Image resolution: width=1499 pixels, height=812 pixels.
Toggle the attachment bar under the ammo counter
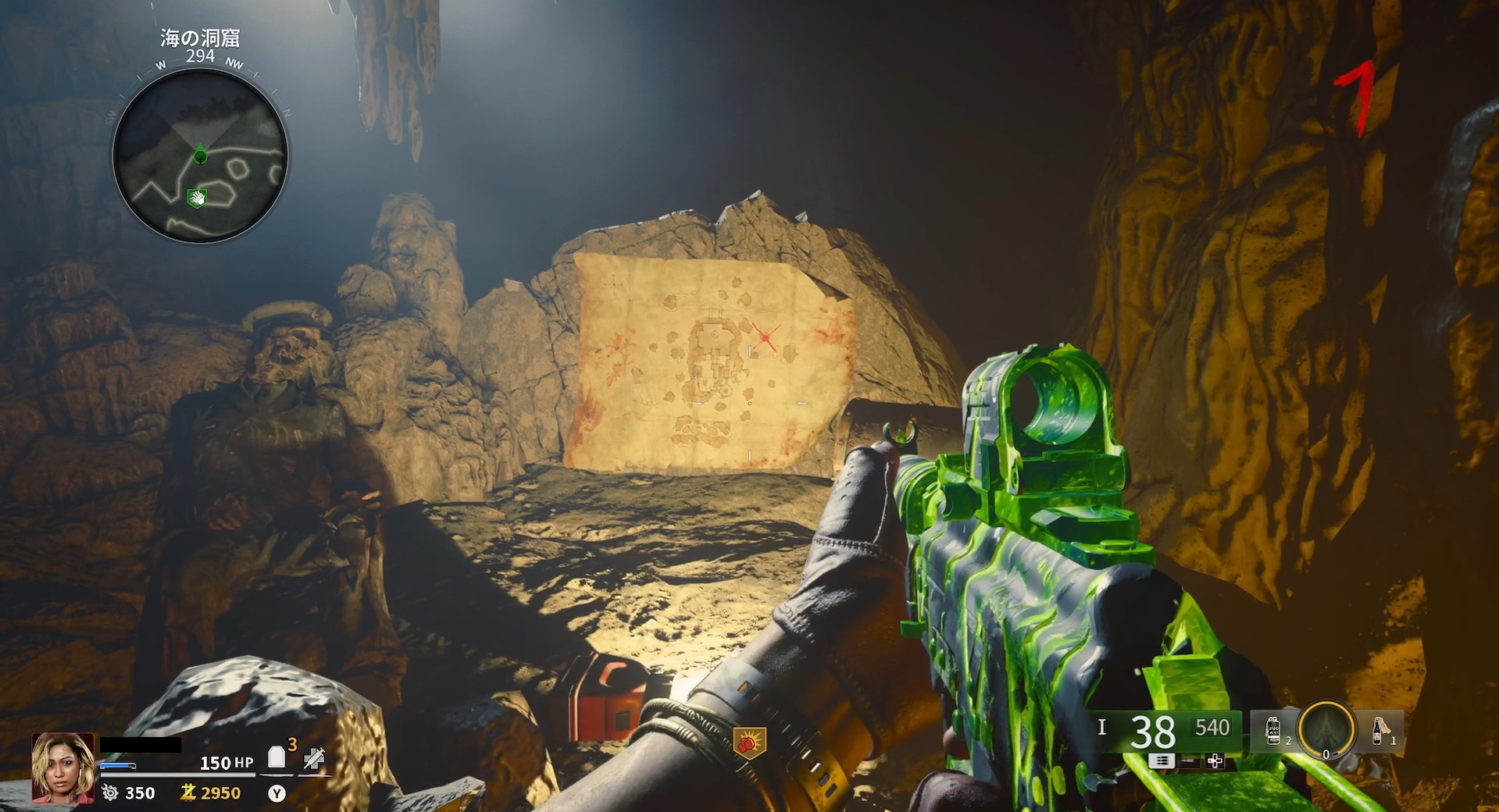click(1189, 762)
